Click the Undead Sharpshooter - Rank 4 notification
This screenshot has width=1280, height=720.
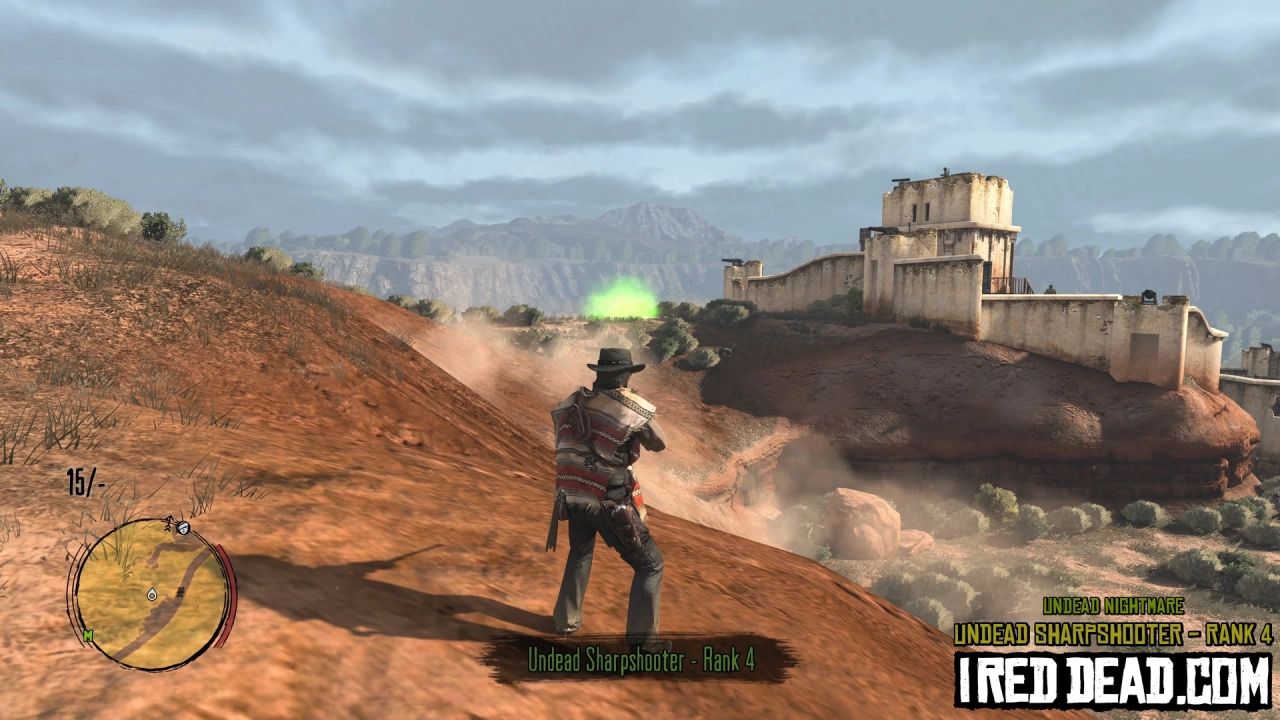pyautogui.click(x=641, y=660)
